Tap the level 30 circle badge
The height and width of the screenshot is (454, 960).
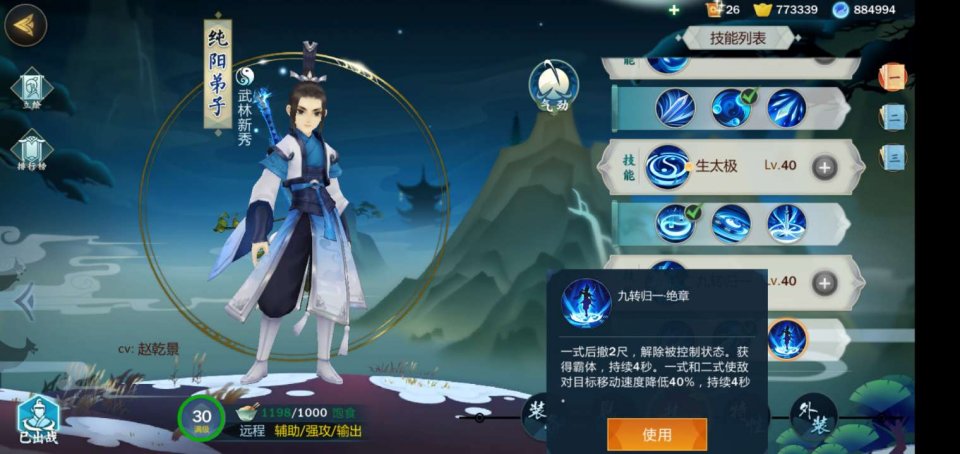202,418
